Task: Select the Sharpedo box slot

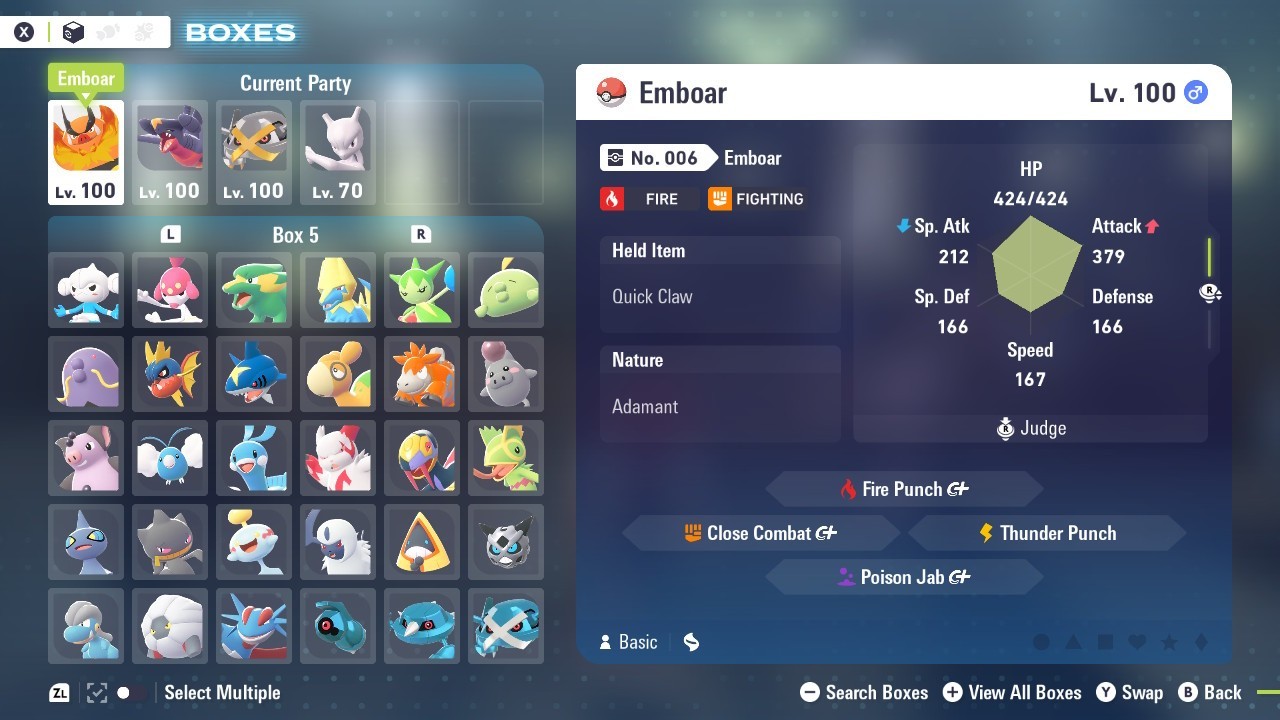Action: click(254, 374)
